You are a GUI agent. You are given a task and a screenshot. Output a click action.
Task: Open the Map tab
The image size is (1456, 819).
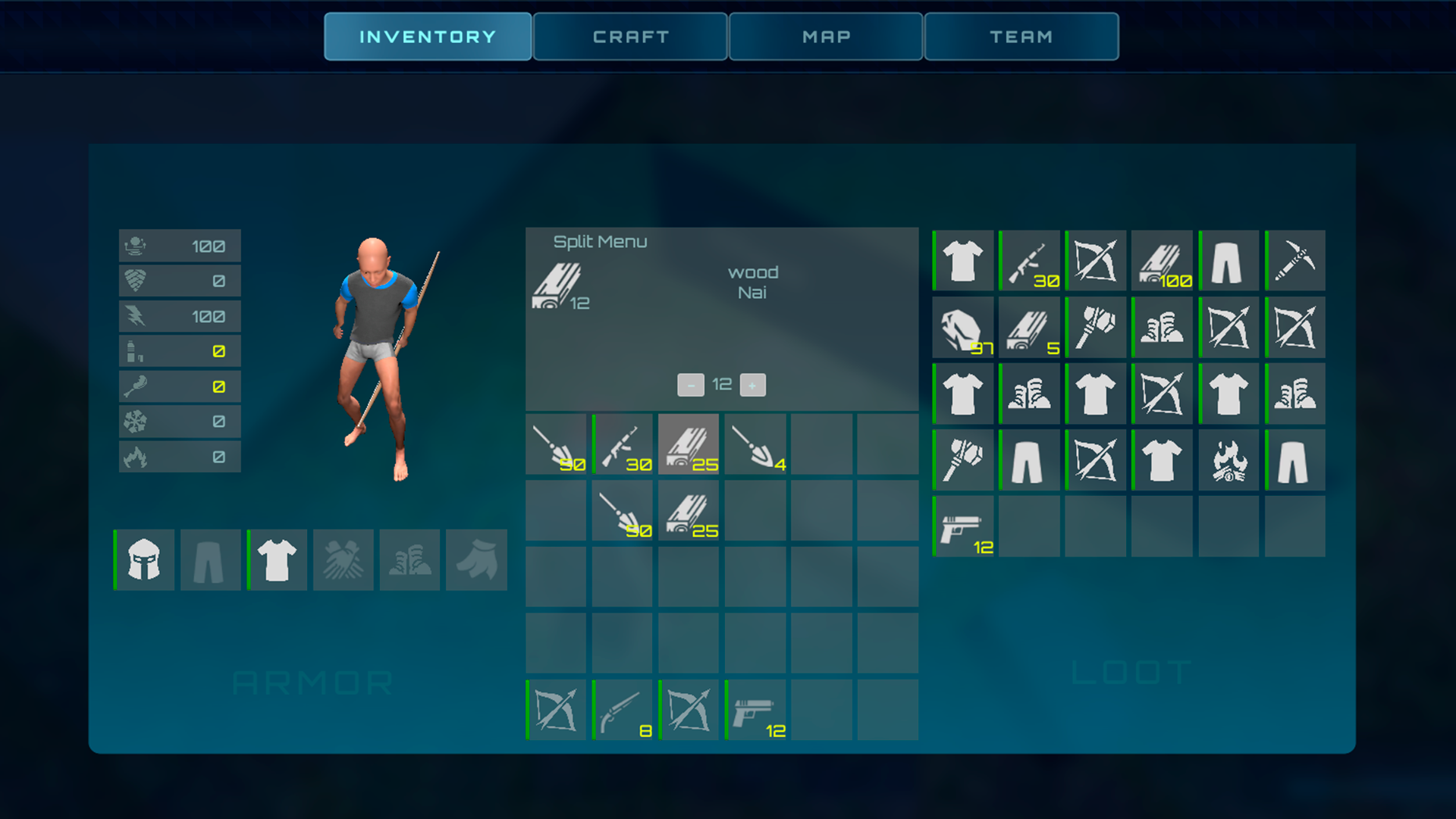(x=825, y=36)
